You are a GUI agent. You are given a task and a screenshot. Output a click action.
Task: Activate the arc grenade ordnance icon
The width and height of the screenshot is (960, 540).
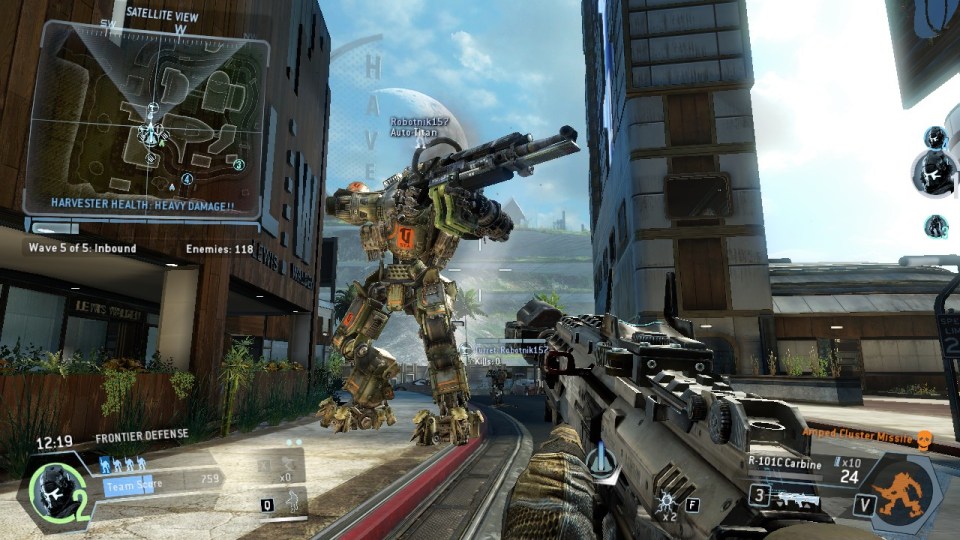tap(665, 499)
